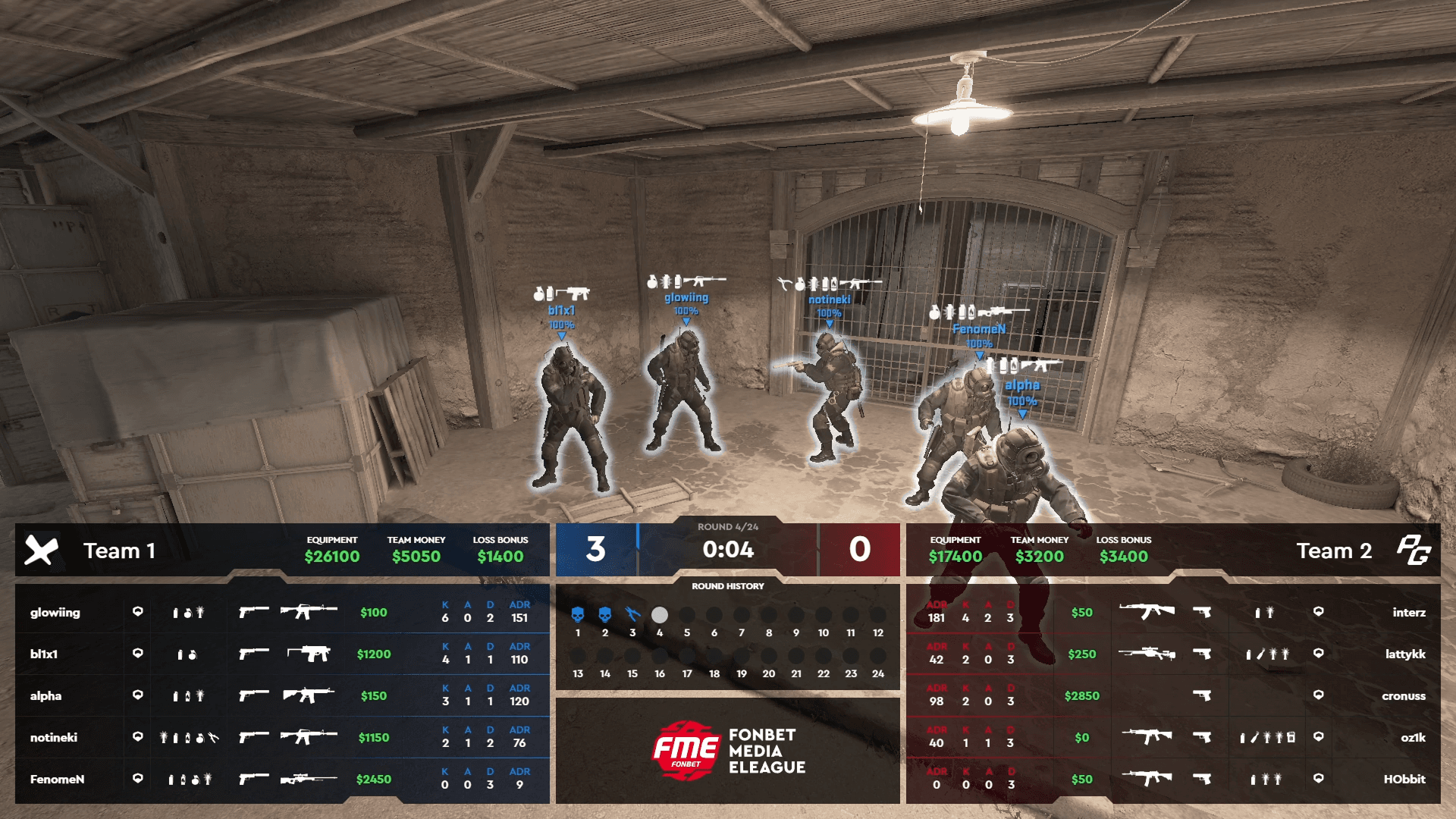The width and height of the screenshot is (1456, 819).
Task: Select the round 1 skull in round history
Action: [x=578, y=614]
